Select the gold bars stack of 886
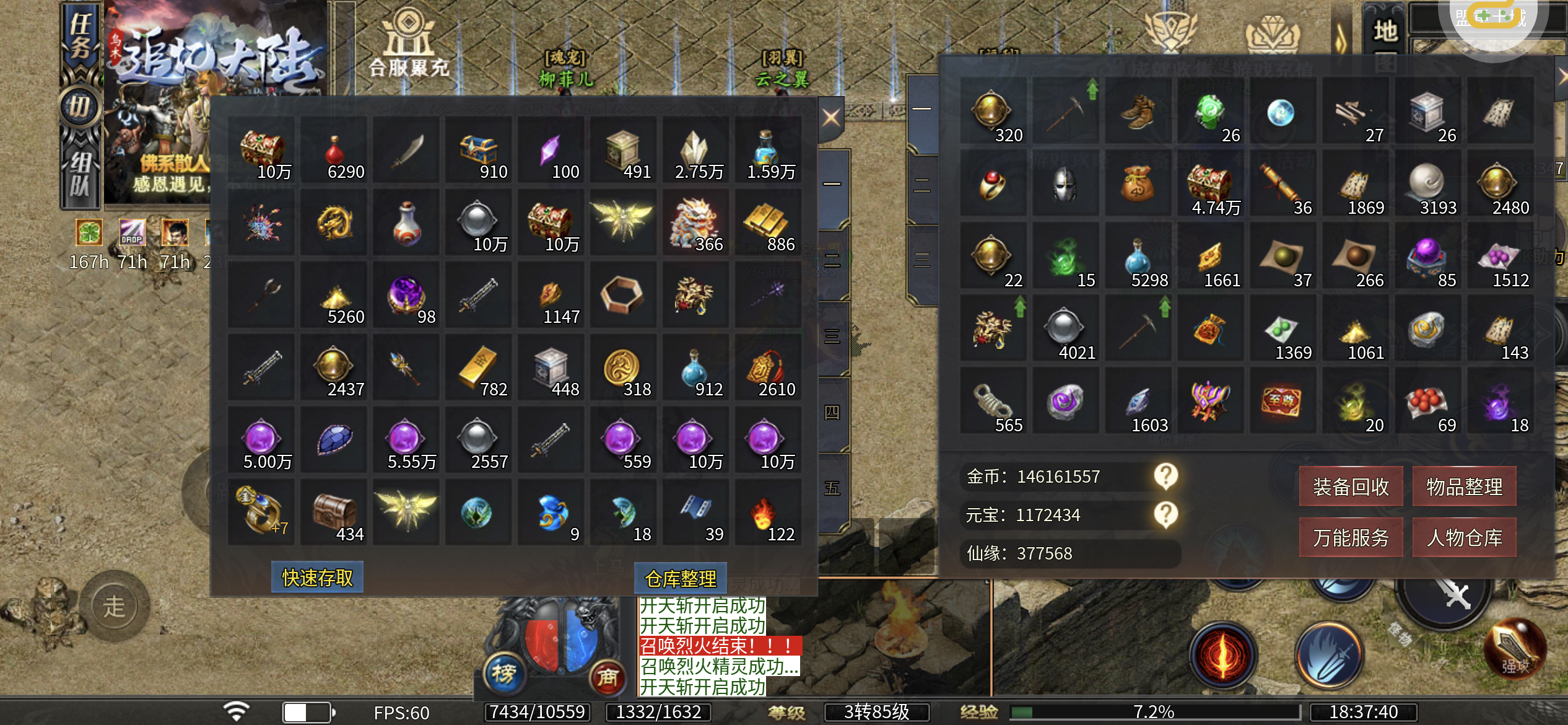 [x=767, y=223]
